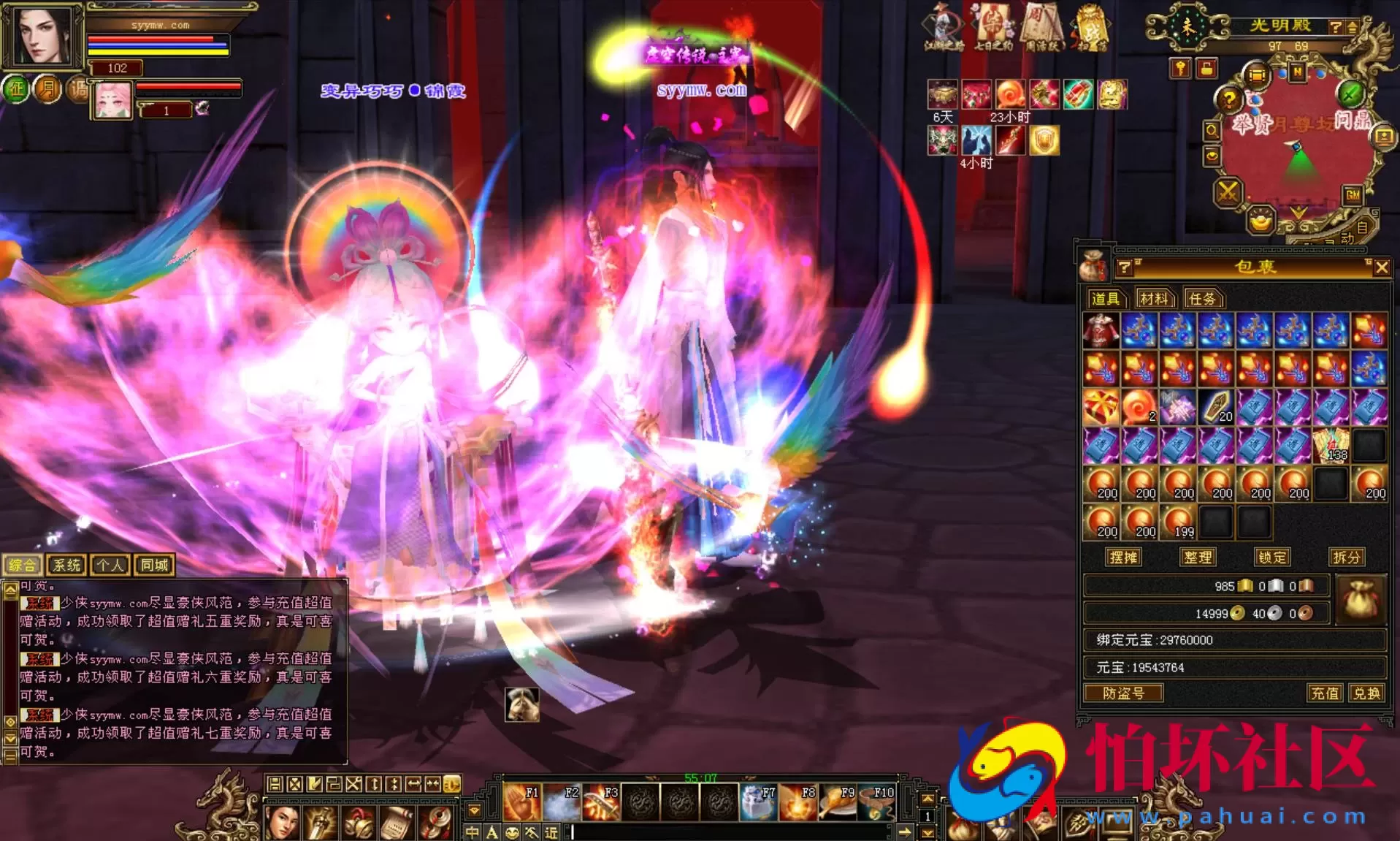Pick the card stack showing 138
This screenshot has width=1400, height=841.
tap(1331, 445)
